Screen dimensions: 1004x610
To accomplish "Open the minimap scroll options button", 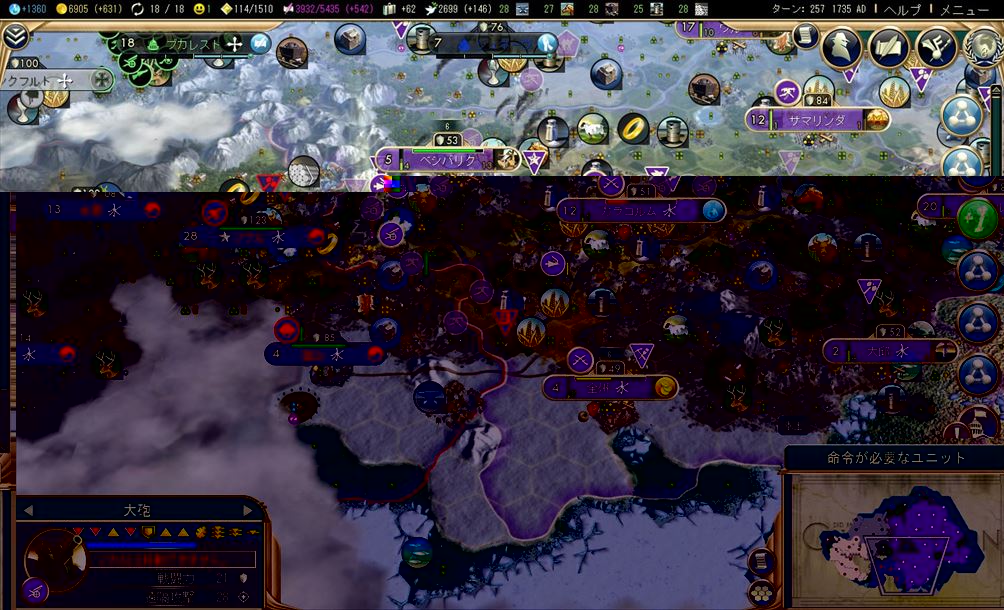I will coord(760,560).
